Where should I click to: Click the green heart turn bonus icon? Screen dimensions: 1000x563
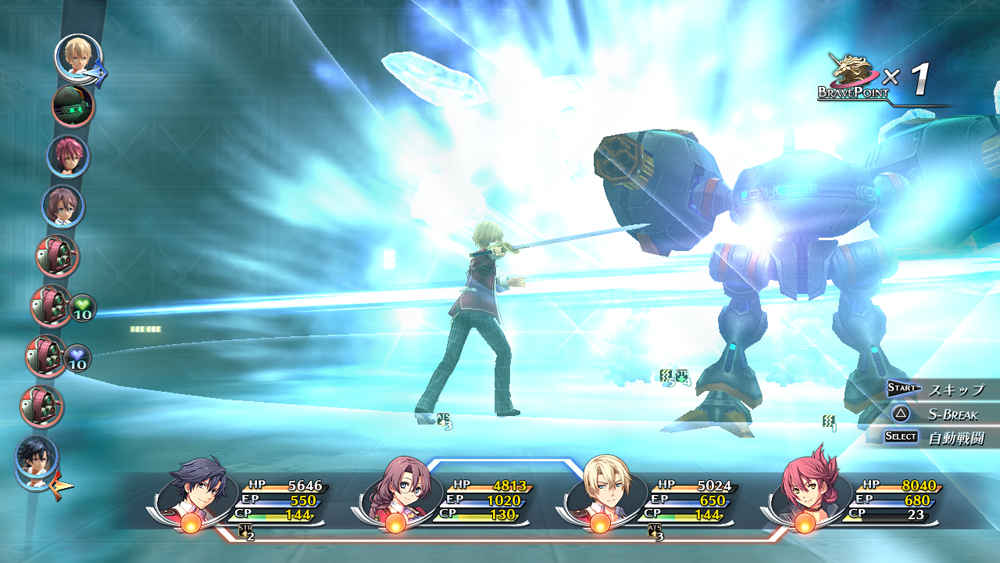point(82,307)
